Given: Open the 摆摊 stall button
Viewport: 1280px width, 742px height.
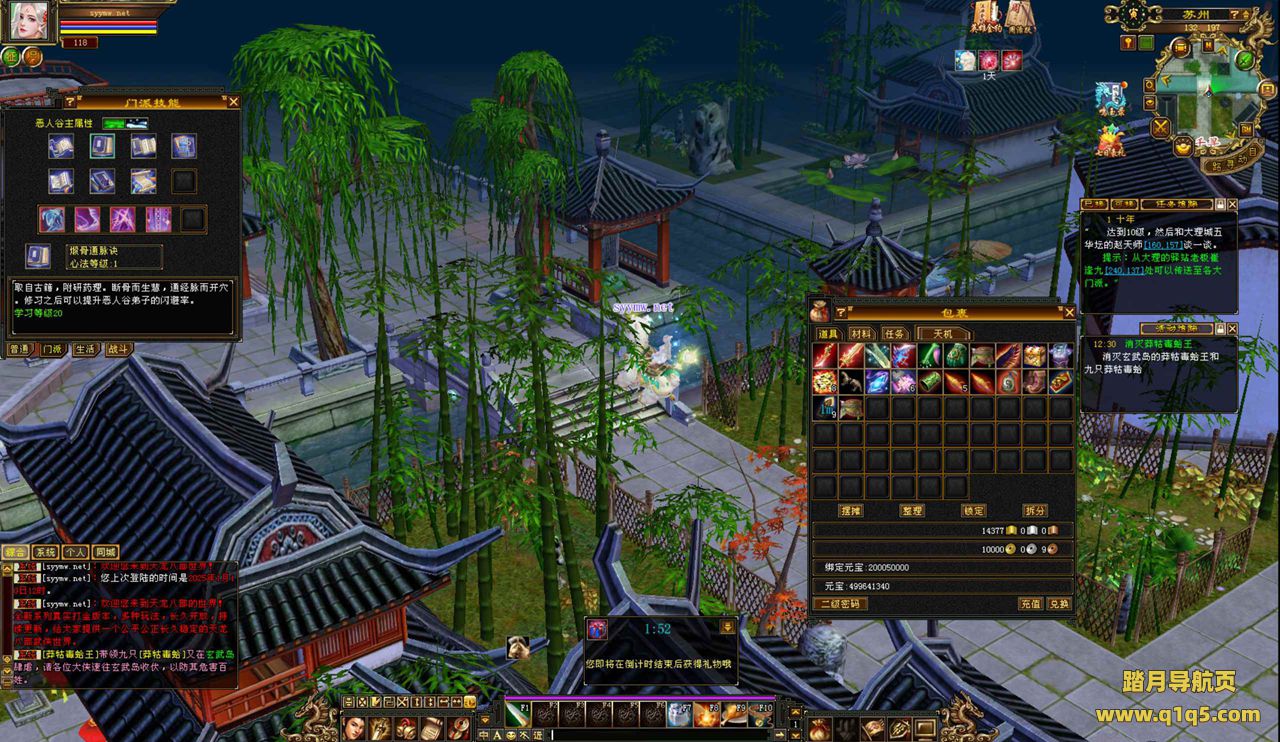Looking at the screenshot, I should click(x=850, y=511).
